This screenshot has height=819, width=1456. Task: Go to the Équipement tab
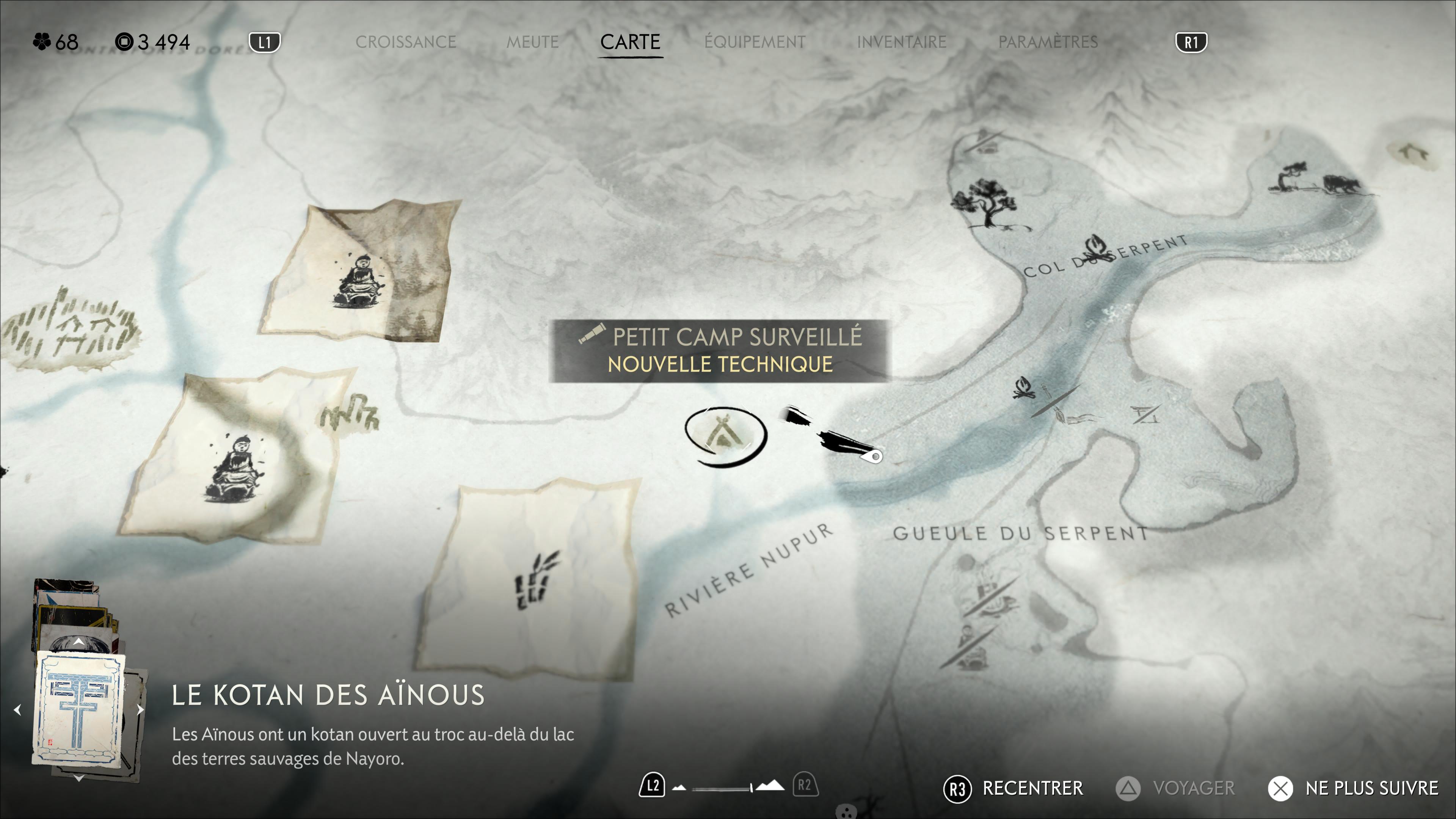(755, 42)
